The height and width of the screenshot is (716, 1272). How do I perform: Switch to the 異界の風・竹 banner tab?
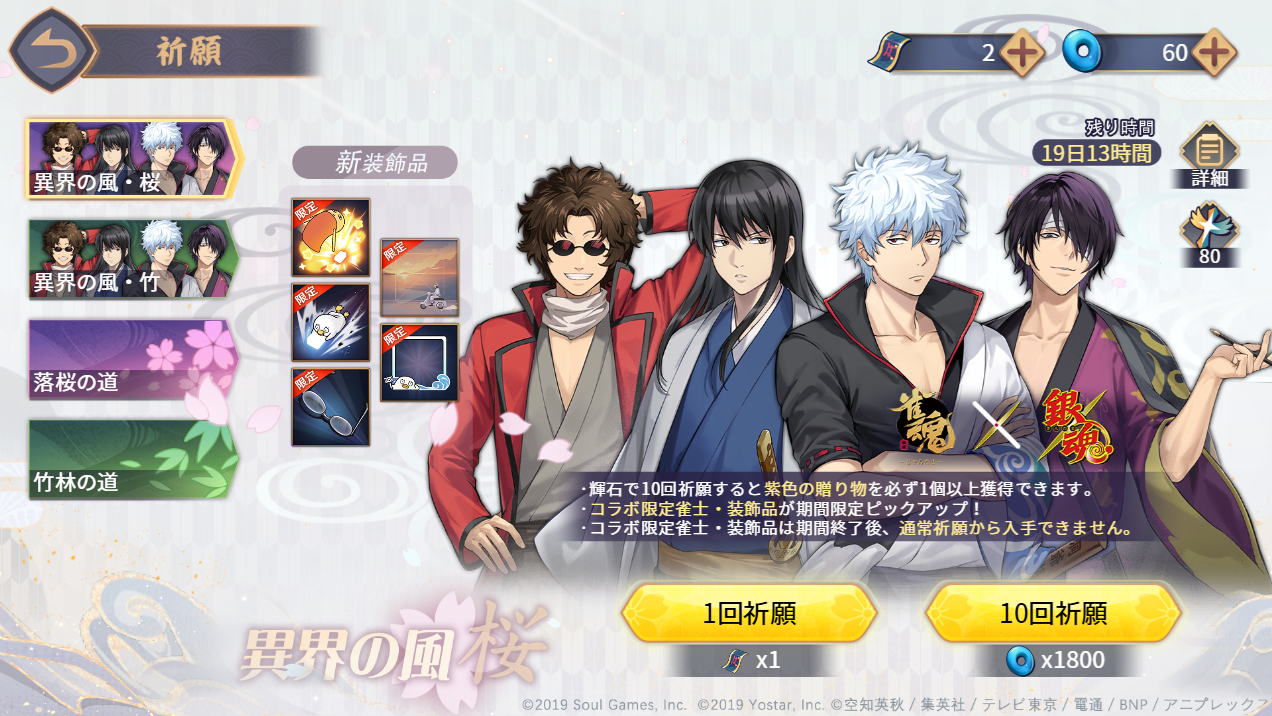[x=132, y=258]
